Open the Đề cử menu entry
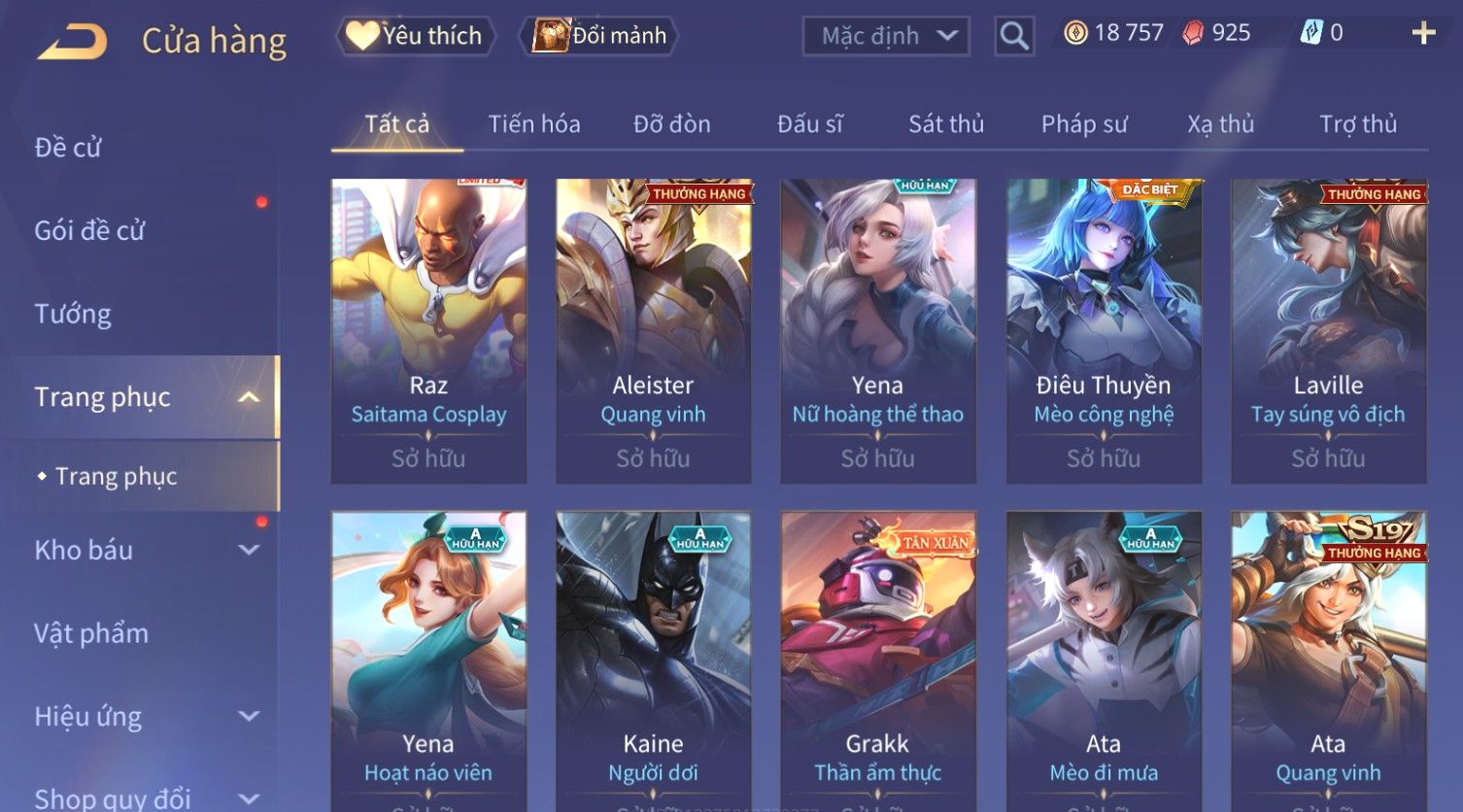The height and width of the screenshot is (812, 1463). click(x=68, y=148)
